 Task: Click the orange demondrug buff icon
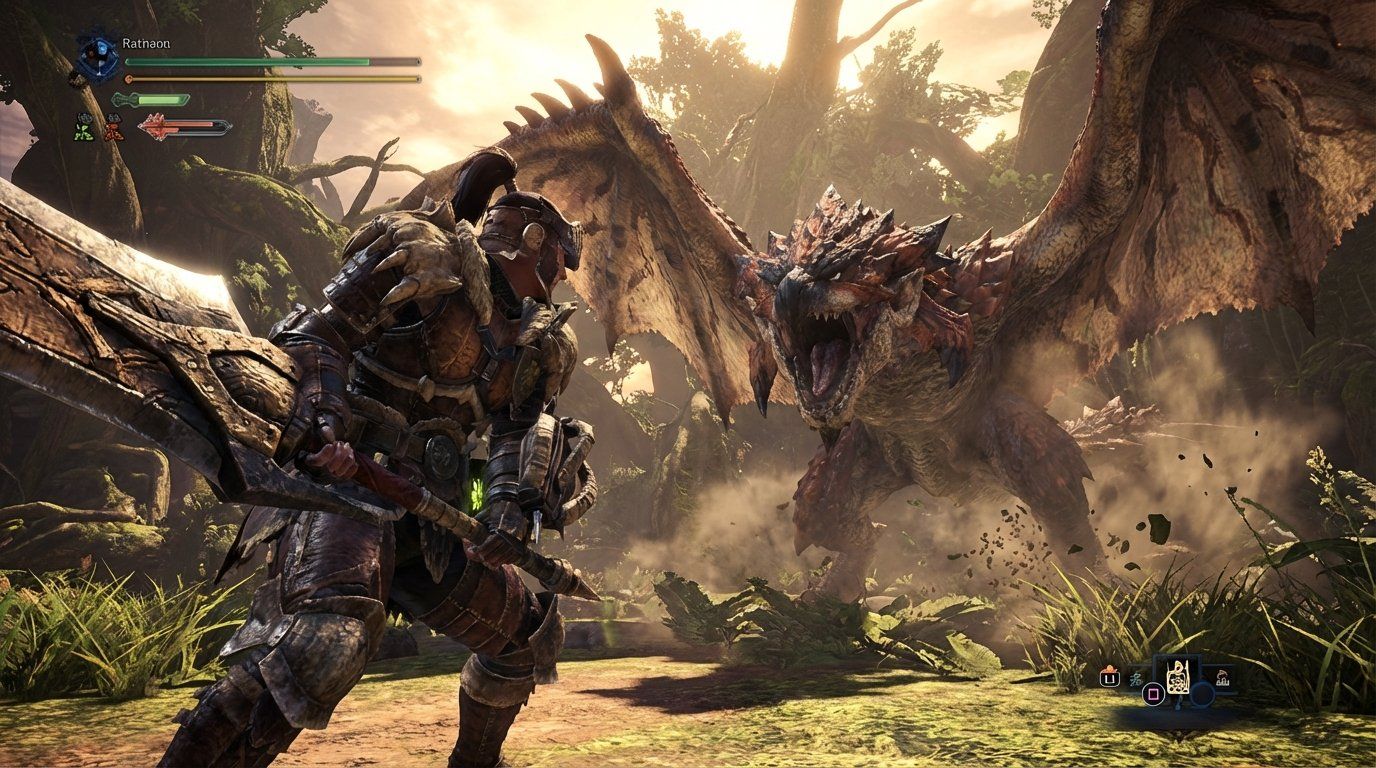click(113, 127)
